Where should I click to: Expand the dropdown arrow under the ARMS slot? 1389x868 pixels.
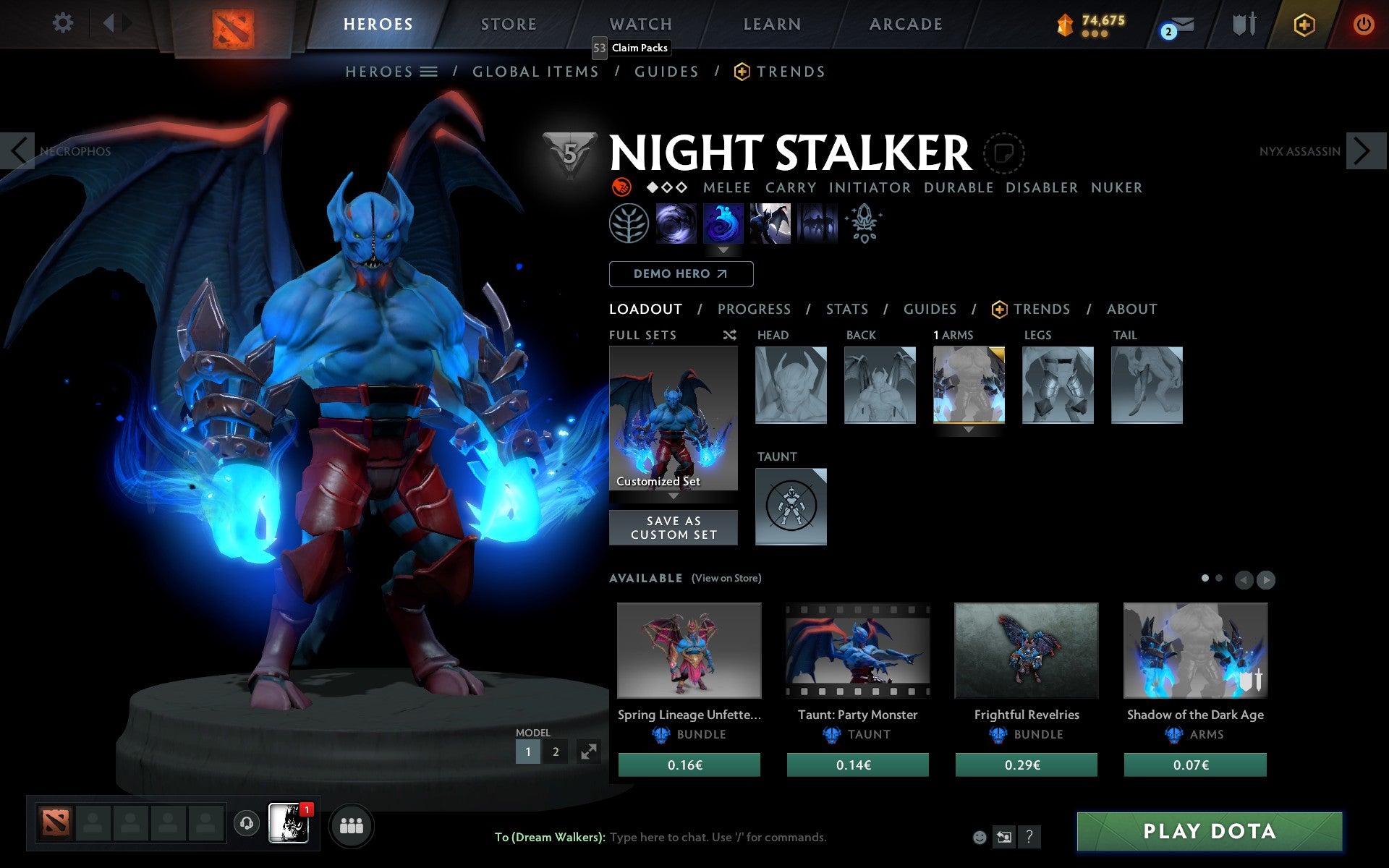969,428
